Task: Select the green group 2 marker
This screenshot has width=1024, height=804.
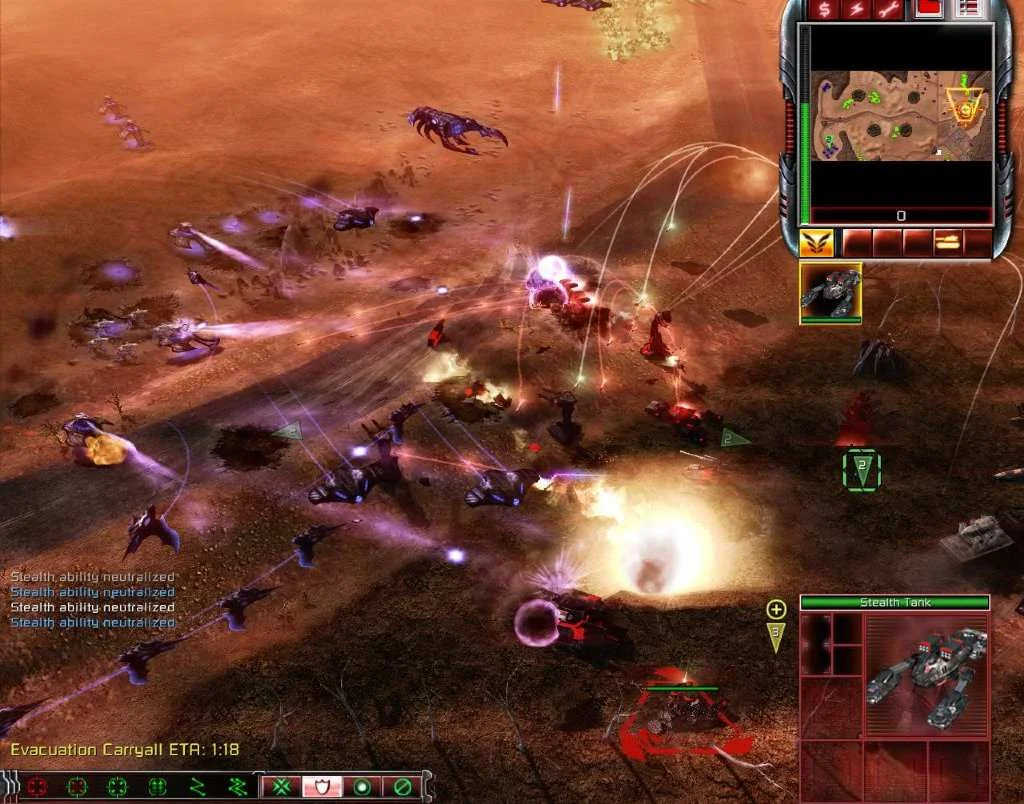Action: click(862, 469)
